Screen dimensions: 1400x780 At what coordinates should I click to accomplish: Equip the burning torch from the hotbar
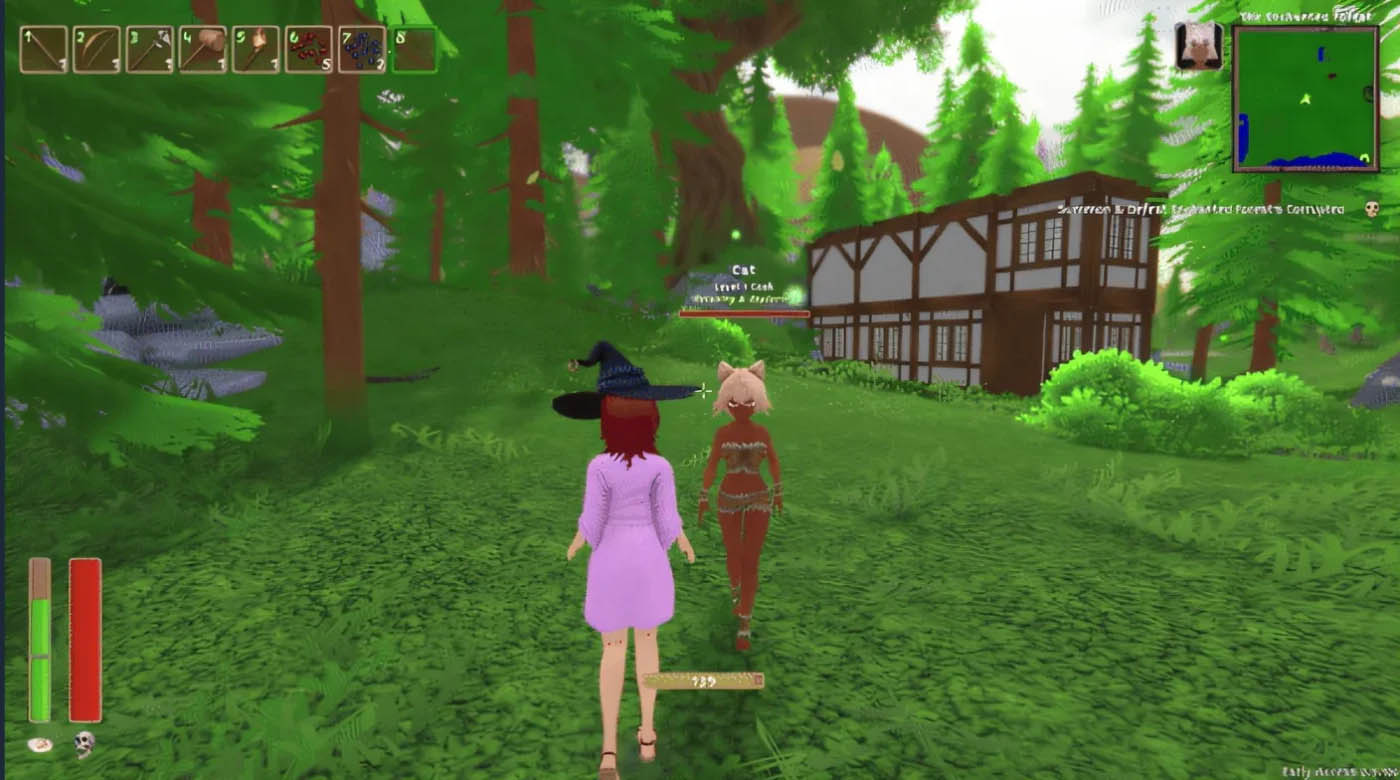click(256, 50)
